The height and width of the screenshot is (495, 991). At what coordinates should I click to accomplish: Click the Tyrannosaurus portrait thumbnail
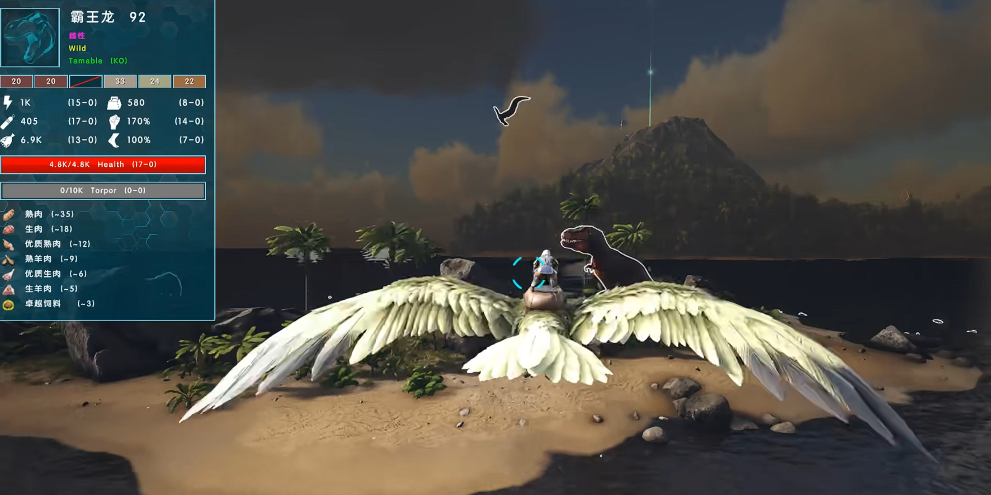(32, 37)
